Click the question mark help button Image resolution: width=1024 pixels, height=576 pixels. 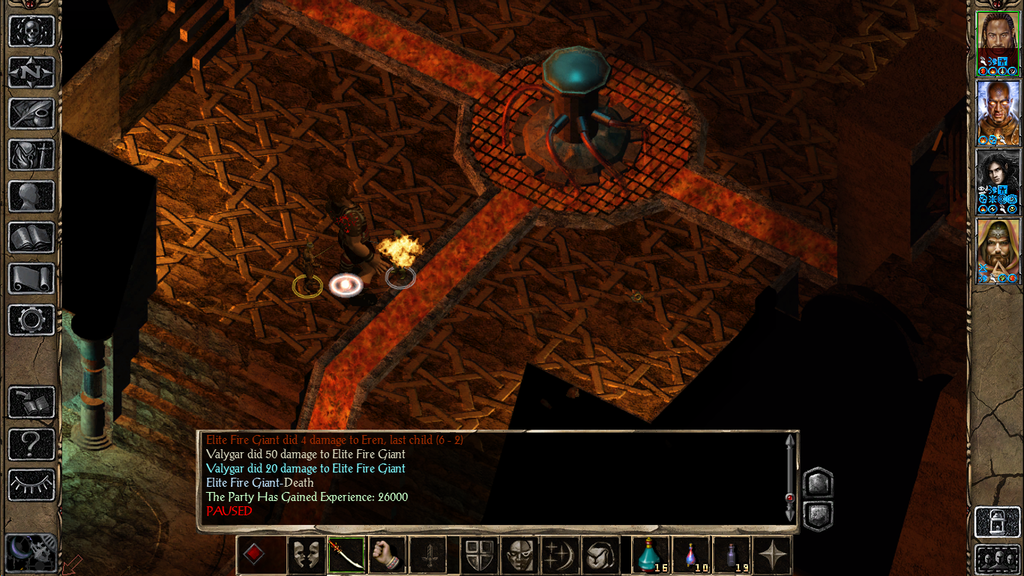(31, 444)
